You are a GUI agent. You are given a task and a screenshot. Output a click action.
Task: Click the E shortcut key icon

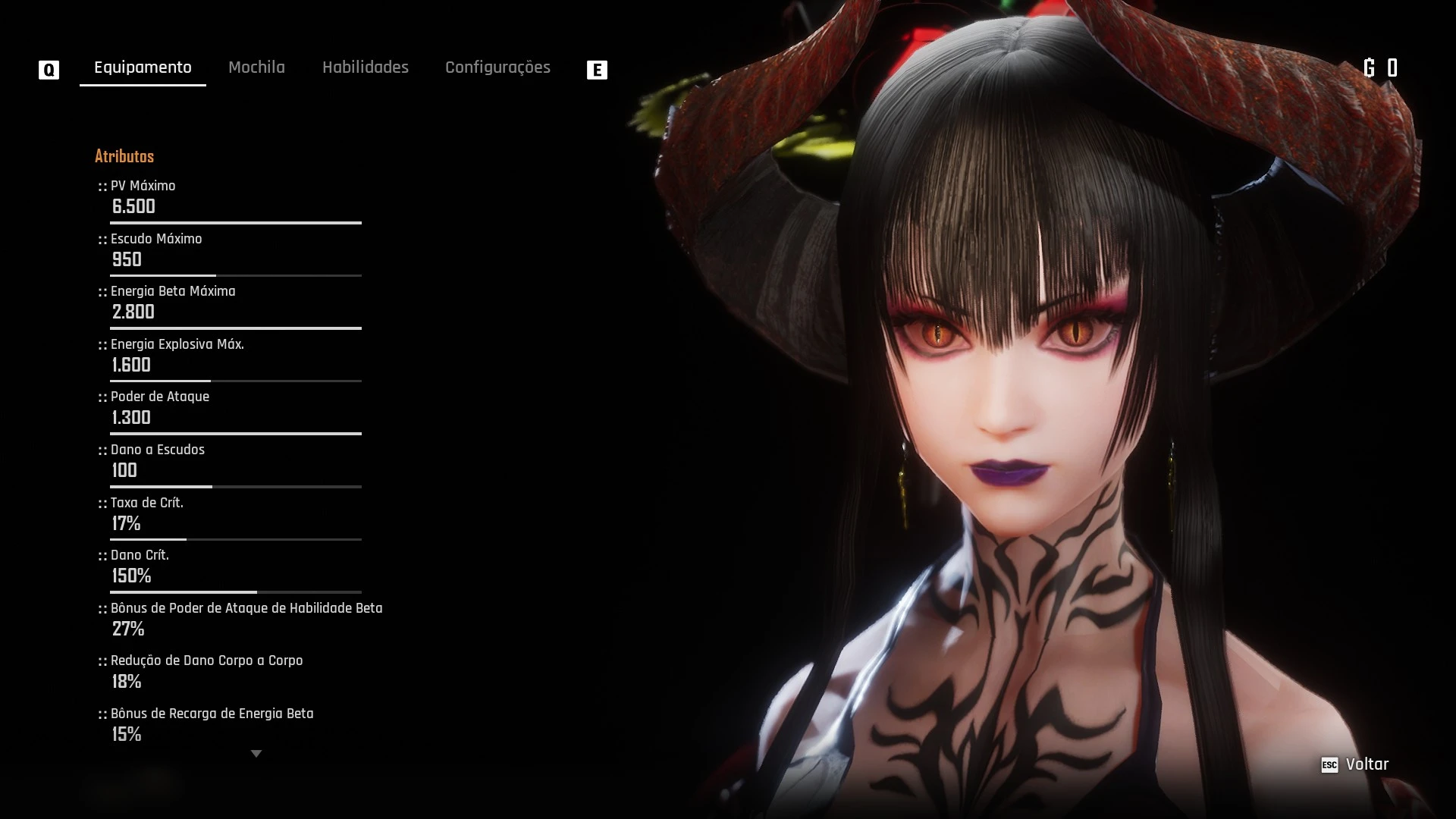[x=598, y=69]
